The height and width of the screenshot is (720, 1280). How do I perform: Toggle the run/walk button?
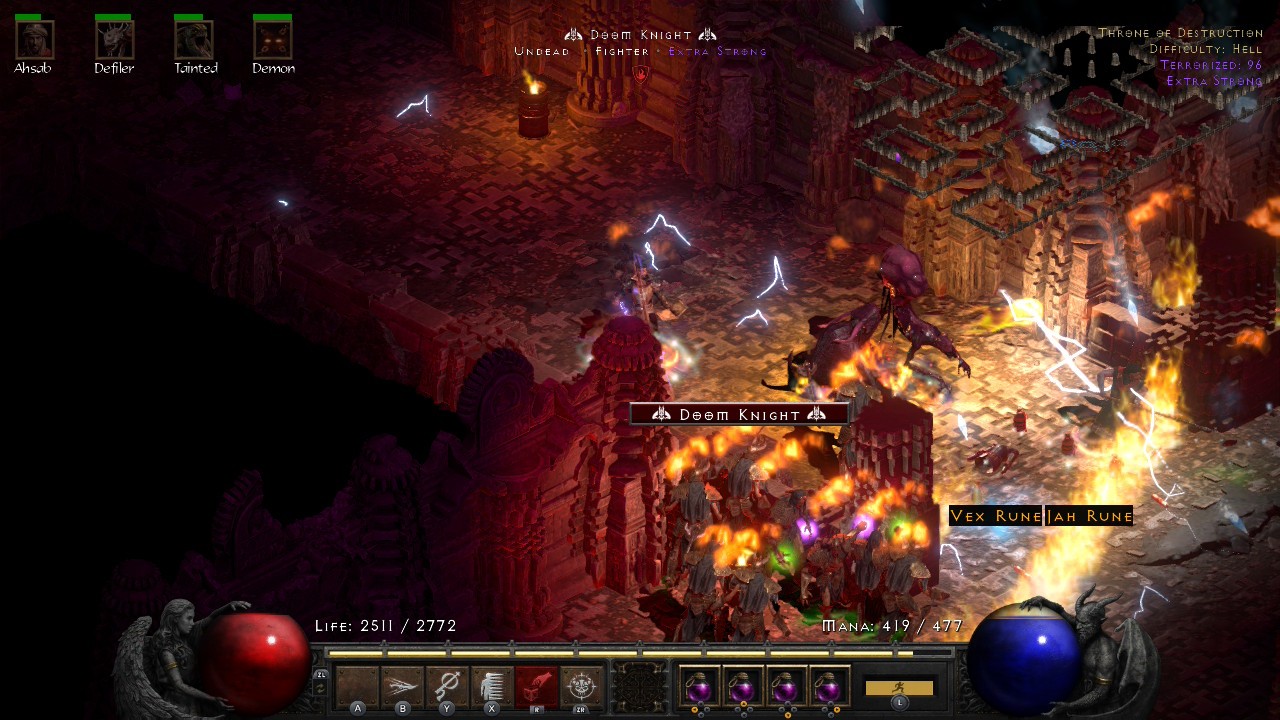point(899,688)
